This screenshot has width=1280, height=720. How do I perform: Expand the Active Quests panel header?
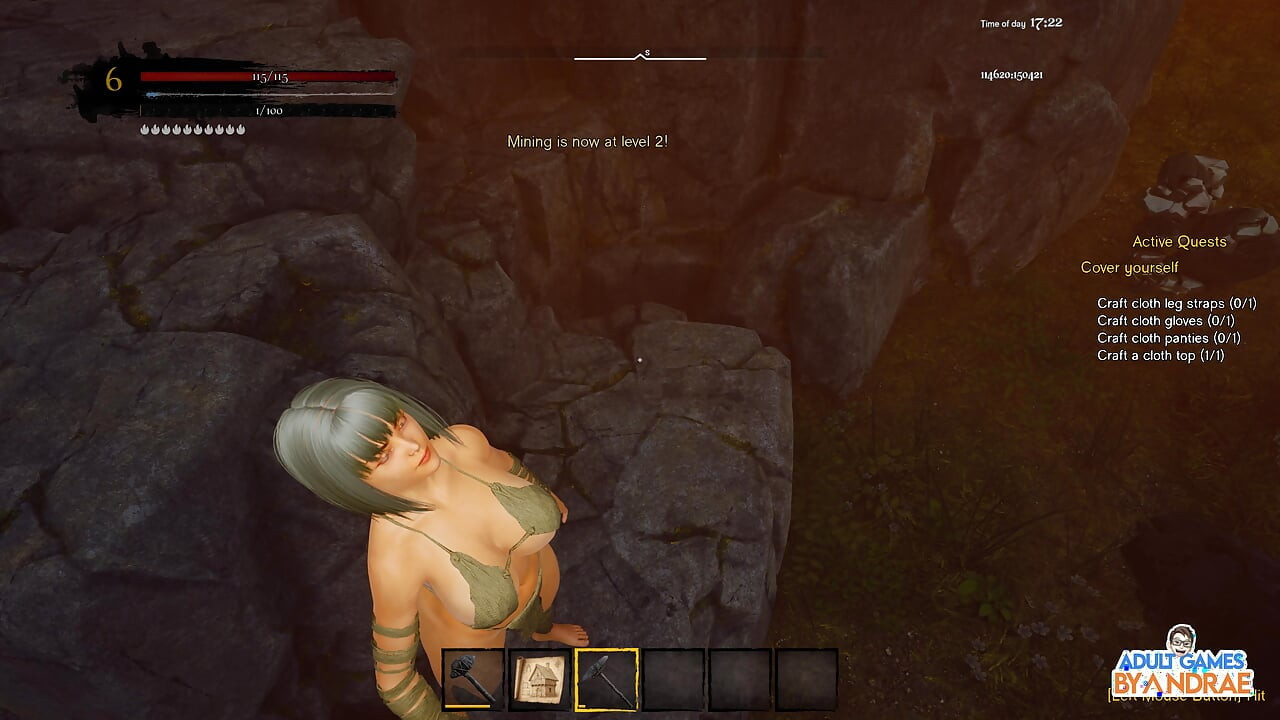(x=1179, y=241)
